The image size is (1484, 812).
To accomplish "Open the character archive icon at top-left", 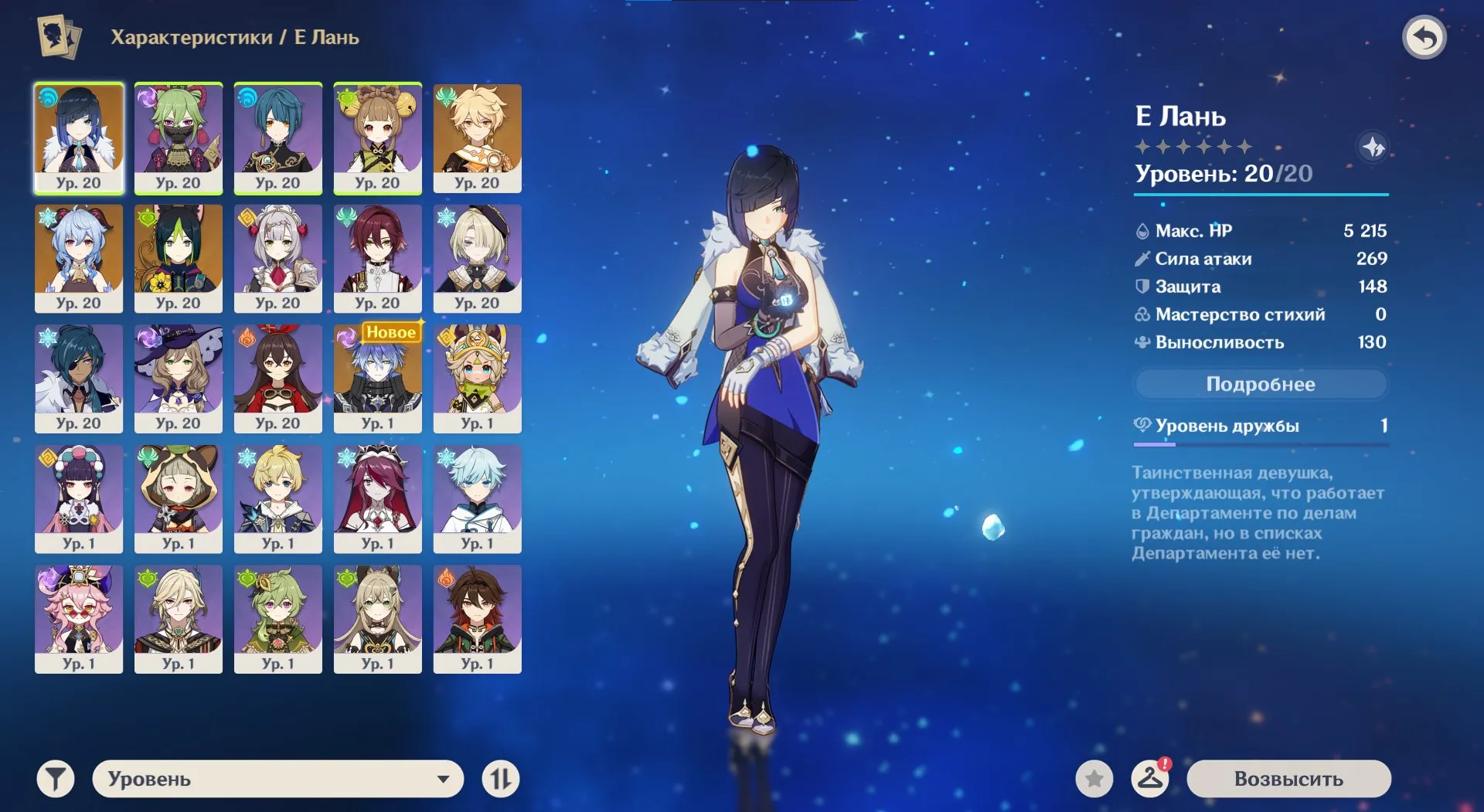I will (59, 37).
